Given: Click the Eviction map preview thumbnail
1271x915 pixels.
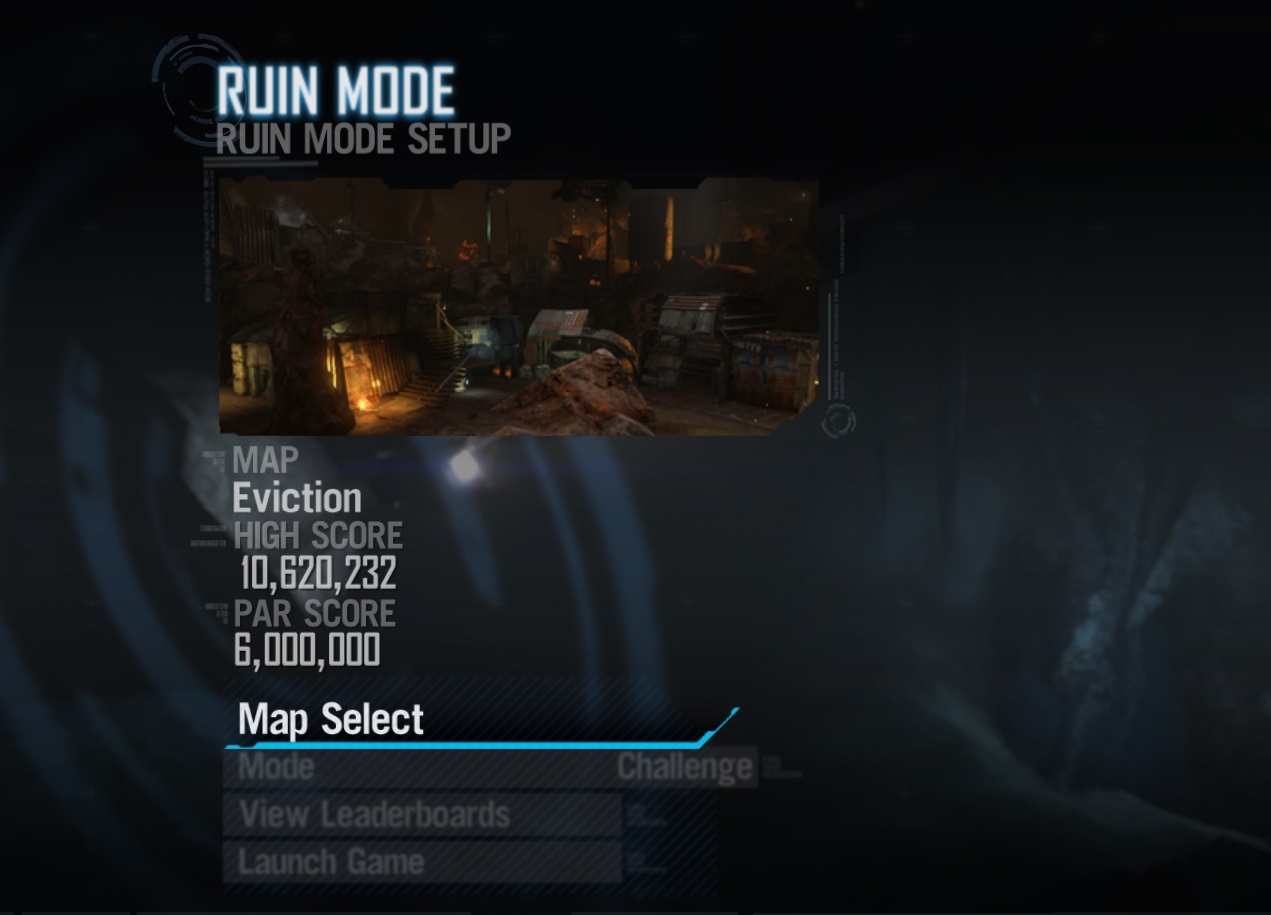Looking at the screenshot, I should point(518,307).
